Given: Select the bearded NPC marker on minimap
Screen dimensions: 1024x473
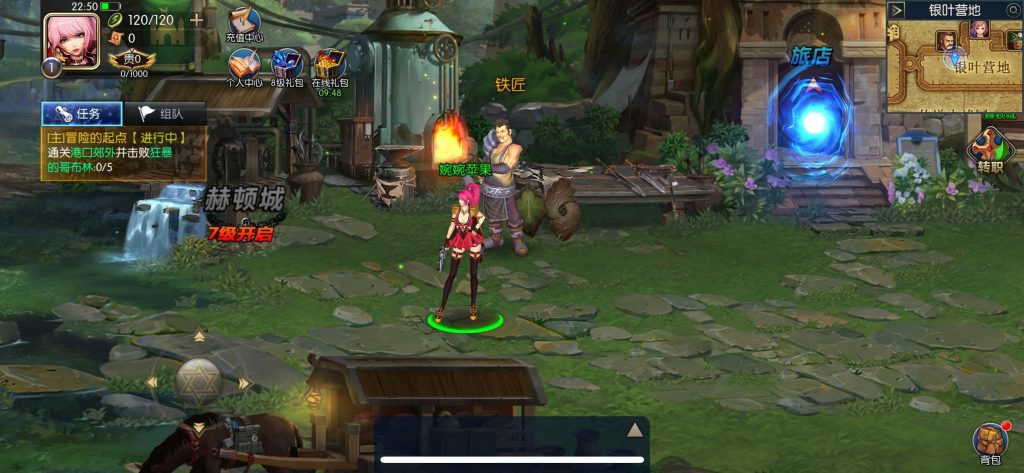Looking at the screenshot, I should (945, 42).
